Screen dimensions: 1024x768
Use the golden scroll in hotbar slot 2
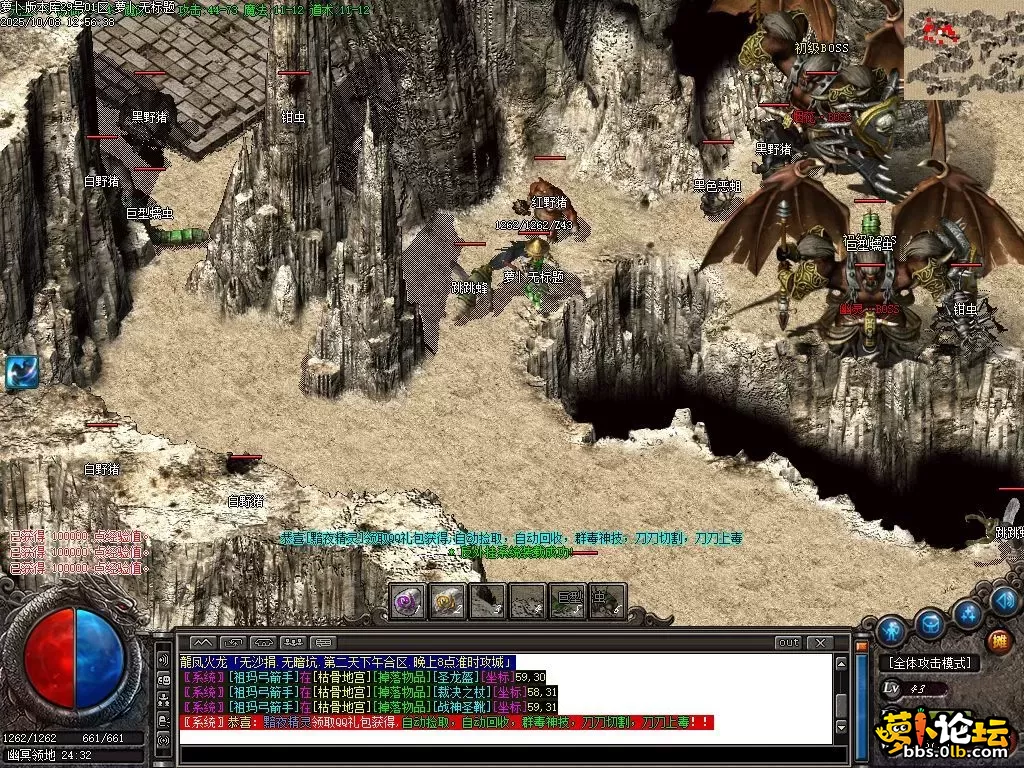[x=448, y=601]
